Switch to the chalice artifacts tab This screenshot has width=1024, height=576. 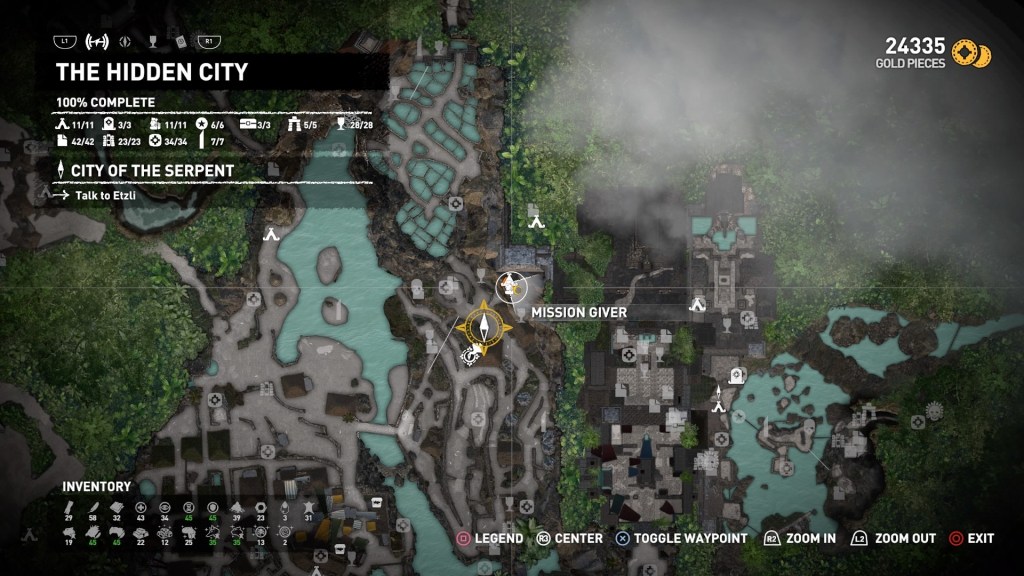pos(153,42)
